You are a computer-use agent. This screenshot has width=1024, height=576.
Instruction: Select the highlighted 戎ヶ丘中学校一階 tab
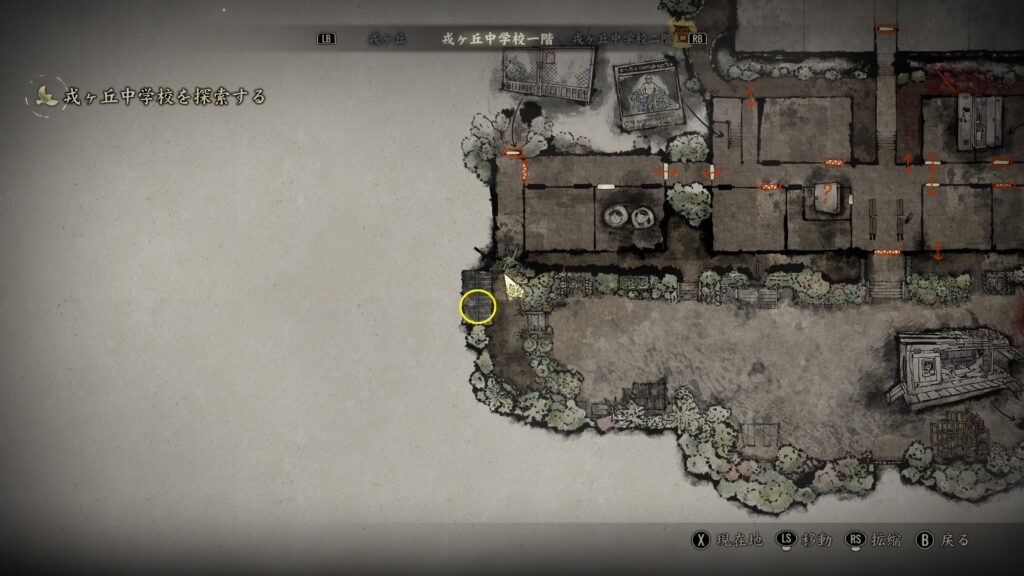pyautogui.click(x=496, y=39)
